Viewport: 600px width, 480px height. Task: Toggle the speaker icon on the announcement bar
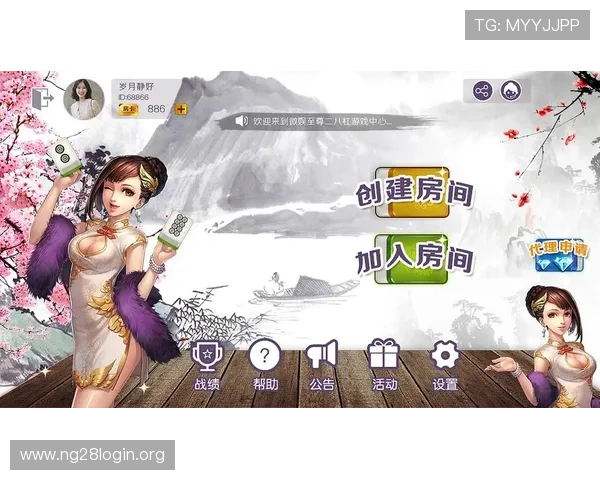(241, 121)
